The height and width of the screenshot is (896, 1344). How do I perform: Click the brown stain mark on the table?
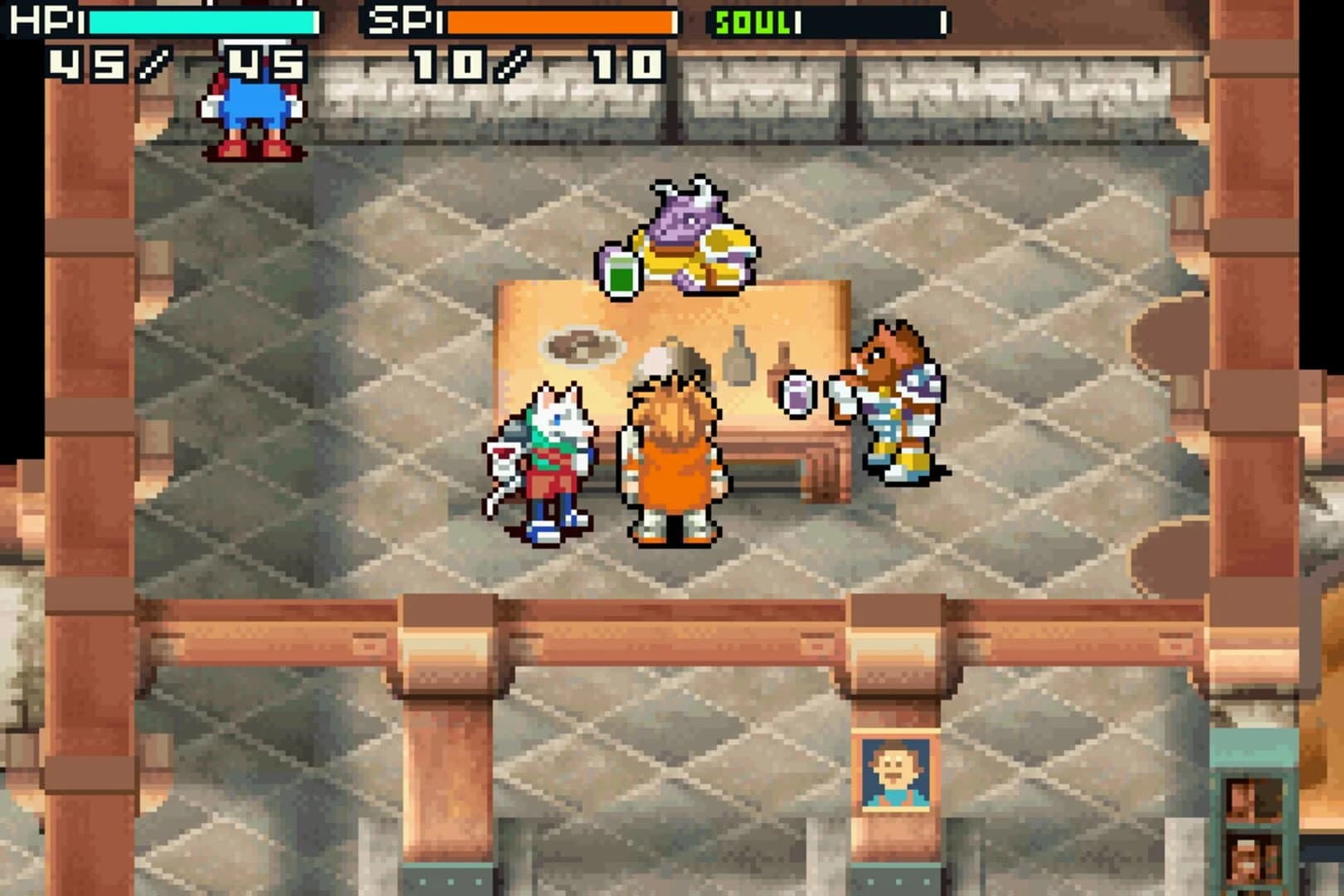(x=585, y=344)
